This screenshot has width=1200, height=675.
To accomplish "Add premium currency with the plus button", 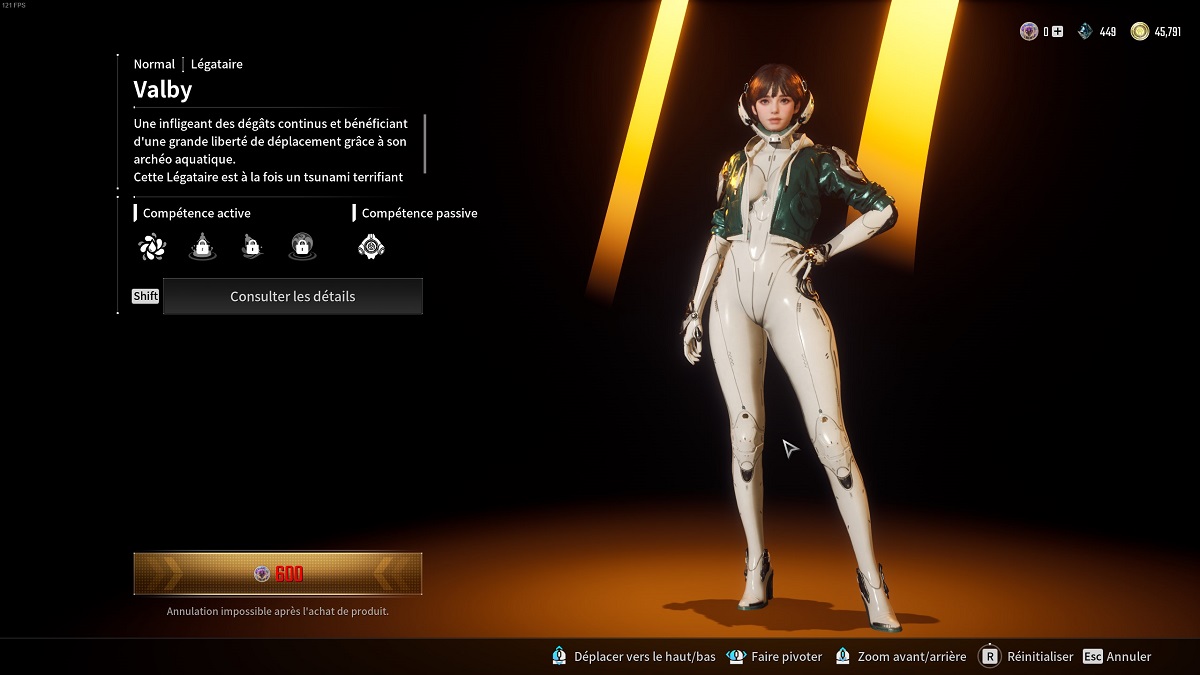I will 1058,32.
